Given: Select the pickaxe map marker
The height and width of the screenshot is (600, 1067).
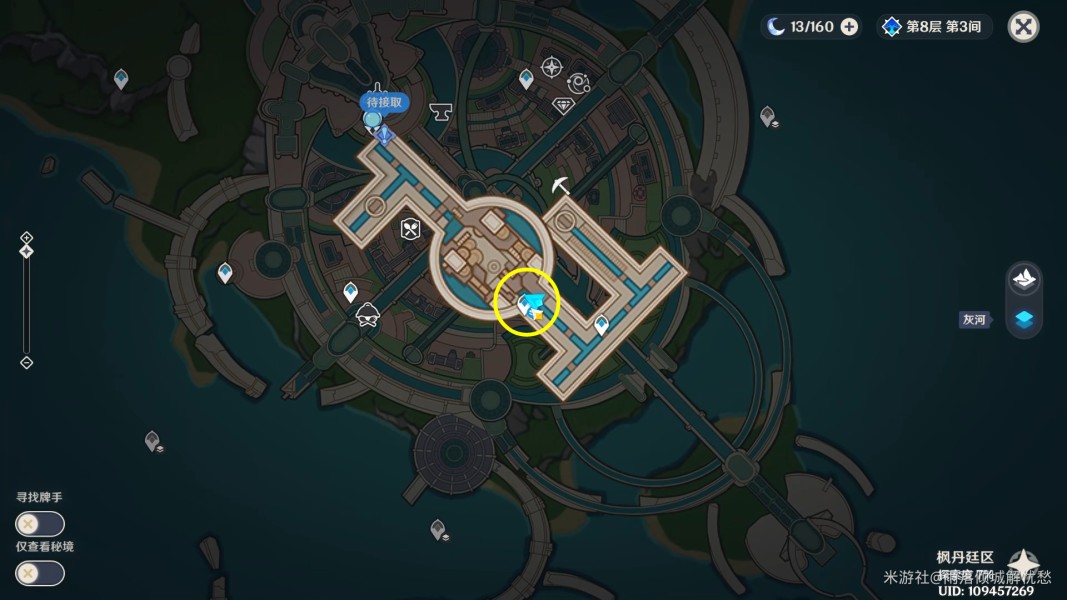Looking at the screenshot, I should click(561, 185).
